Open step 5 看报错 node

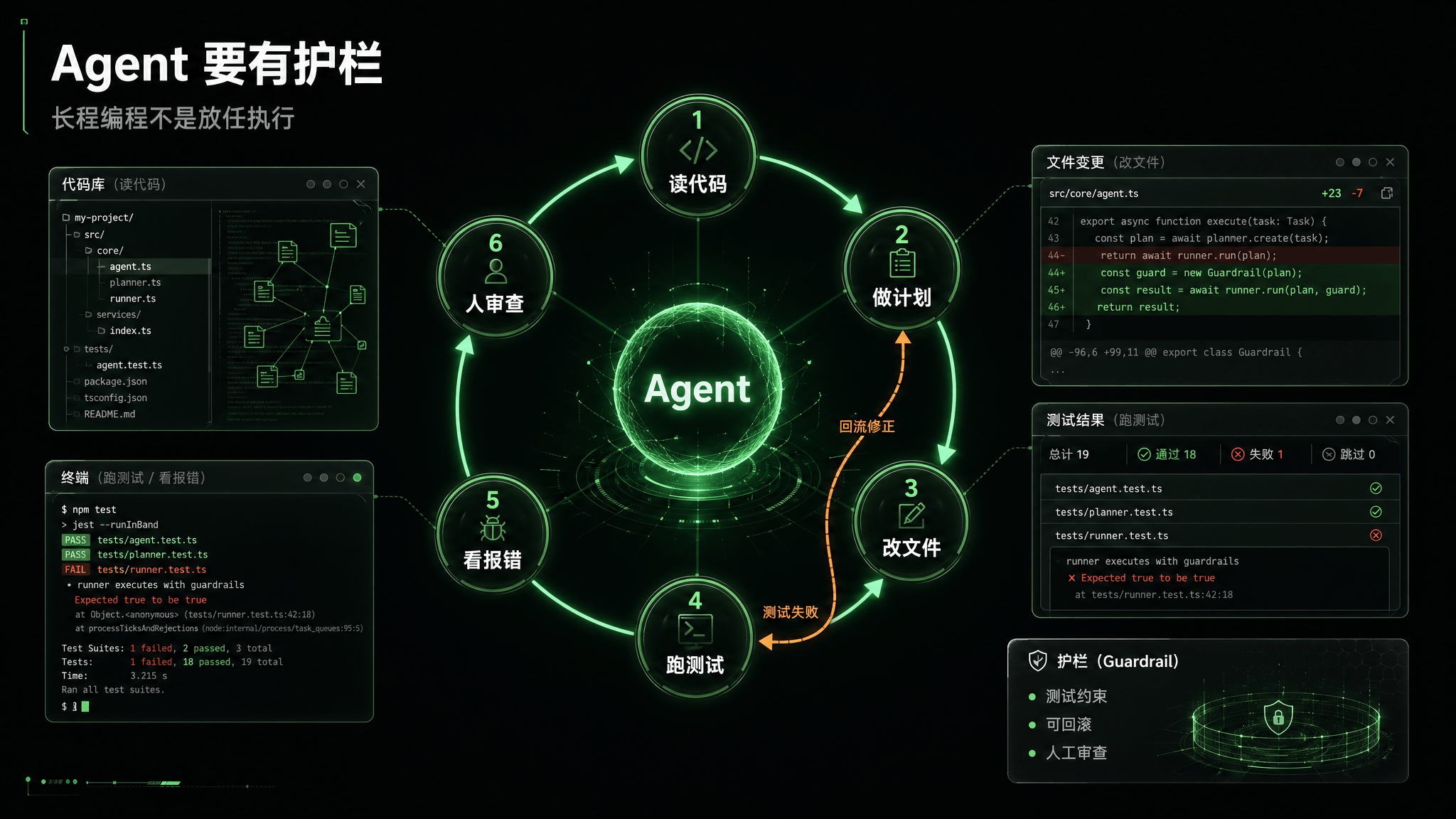492,532
